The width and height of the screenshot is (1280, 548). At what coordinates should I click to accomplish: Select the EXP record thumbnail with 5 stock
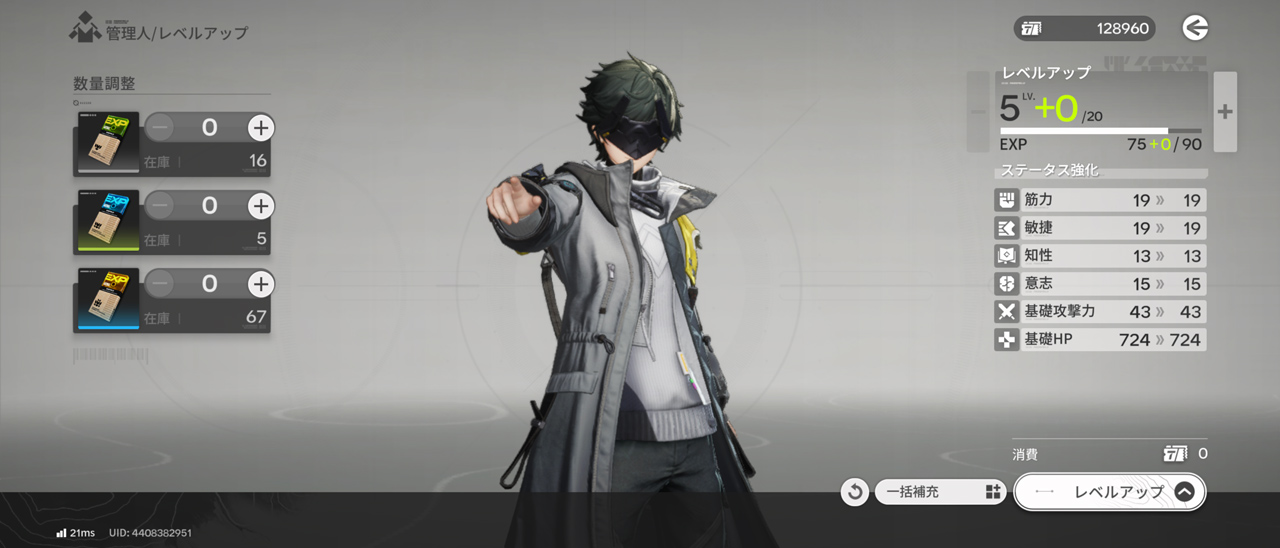(106, 222)
